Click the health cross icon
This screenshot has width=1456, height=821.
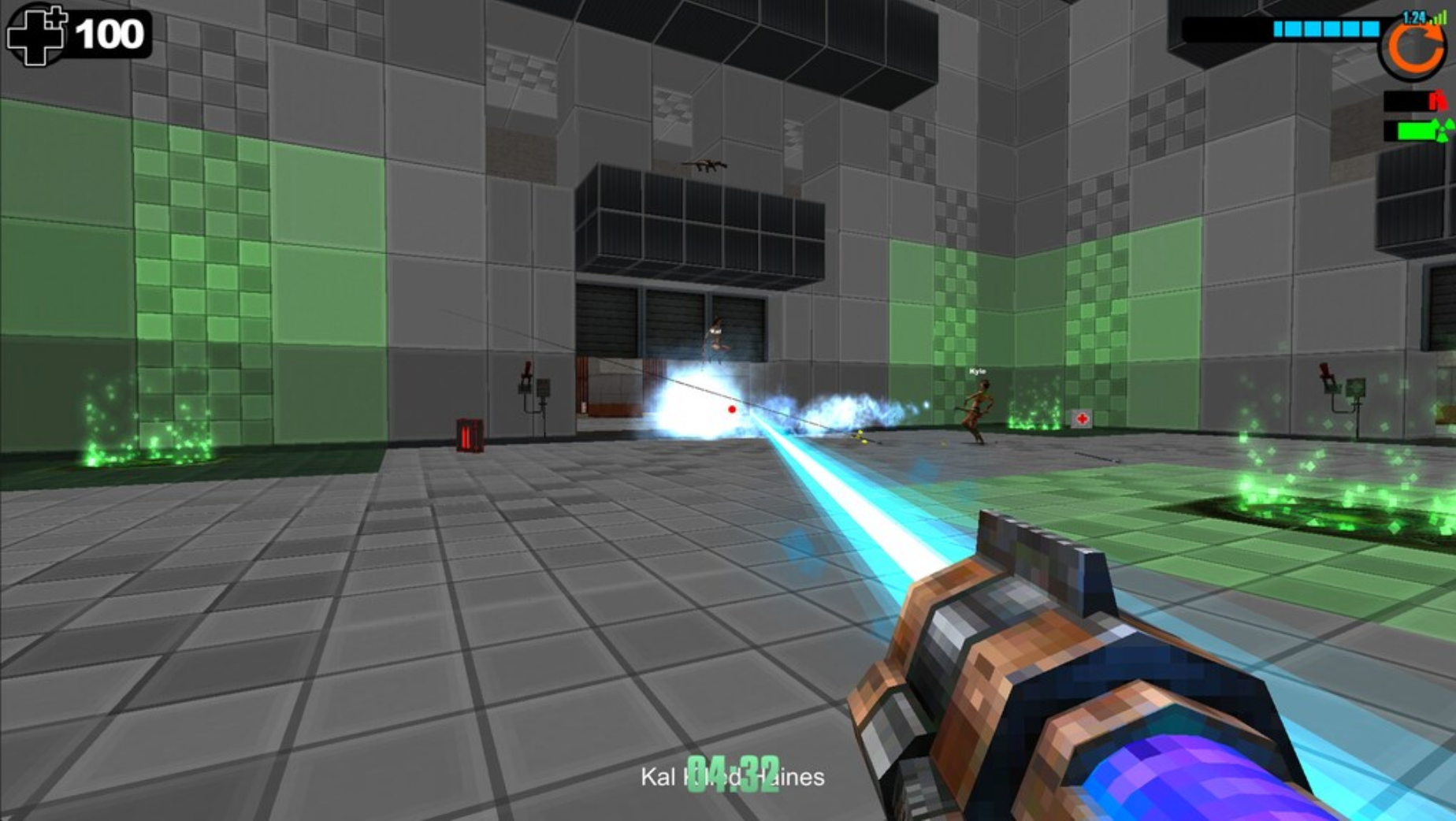pyautogui.click(x=36, y=35)
